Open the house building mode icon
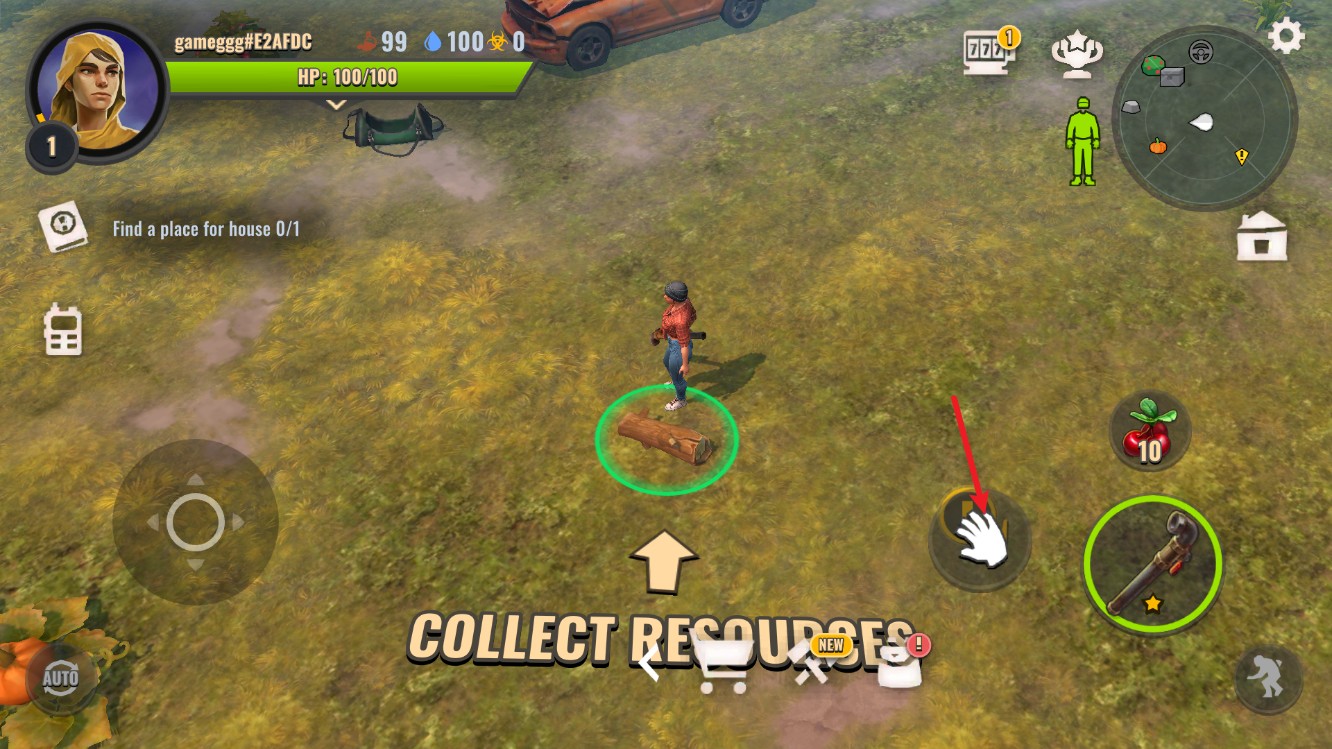The height and width of the screenshot is (749, 1332). 1261,237
